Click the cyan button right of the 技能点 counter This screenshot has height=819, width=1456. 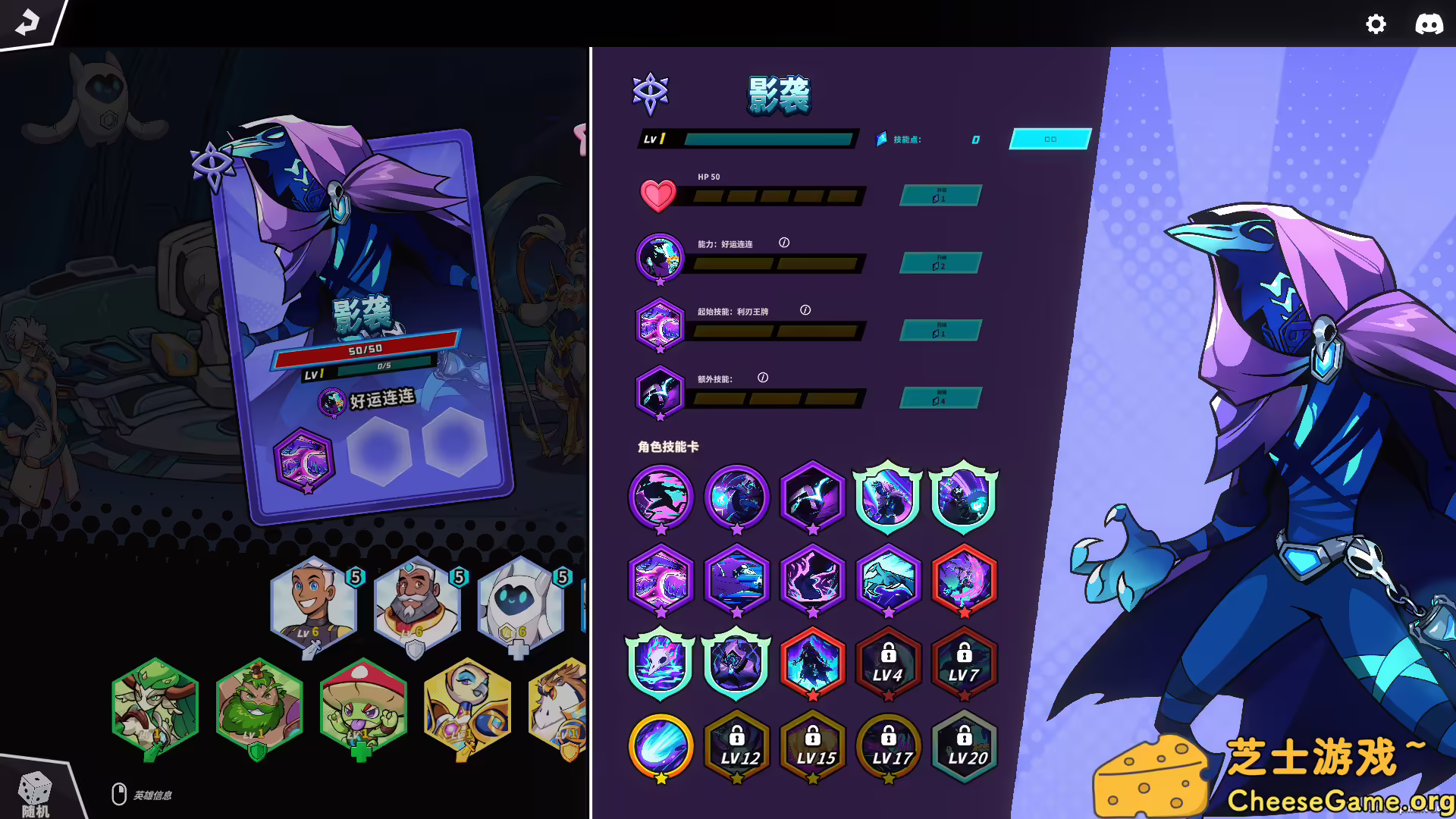point(1050,140)
